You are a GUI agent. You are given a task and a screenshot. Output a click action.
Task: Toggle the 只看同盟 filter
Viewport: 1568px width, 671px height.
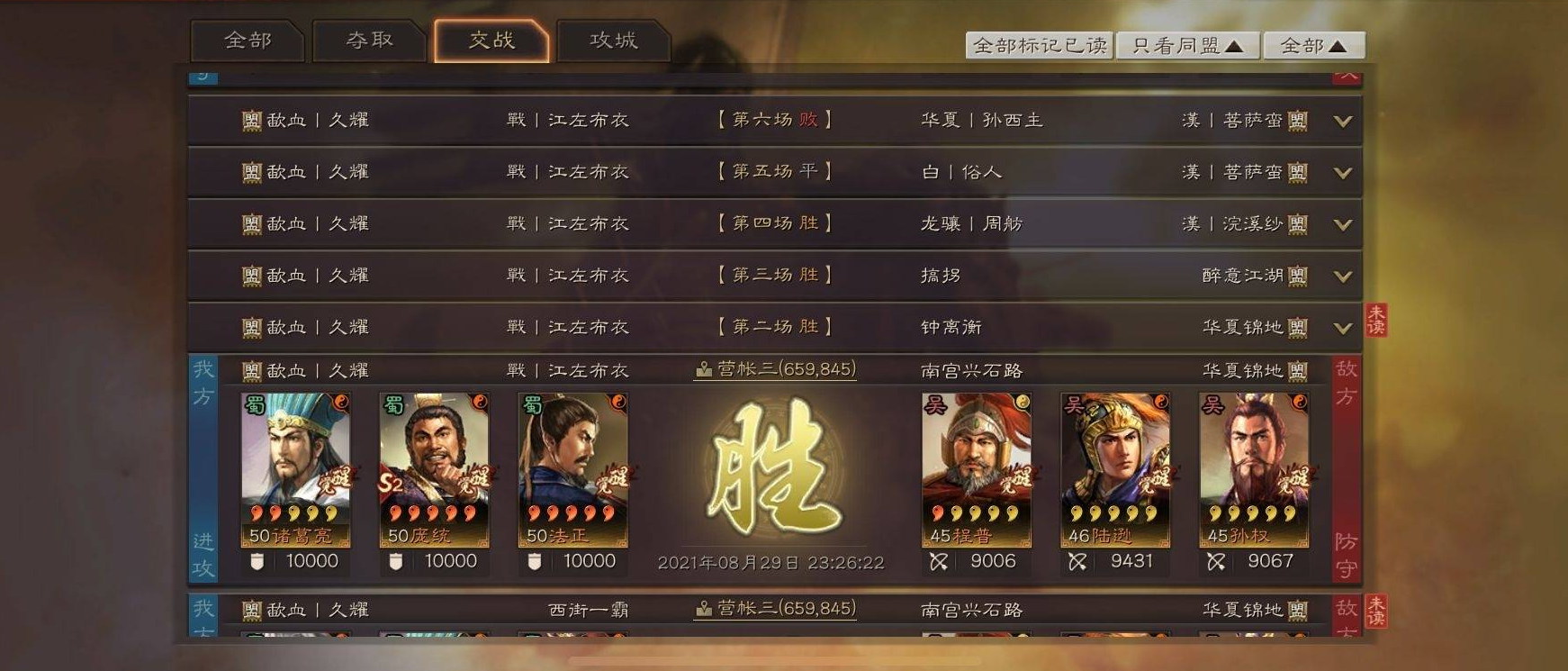tap(1187, 42)
